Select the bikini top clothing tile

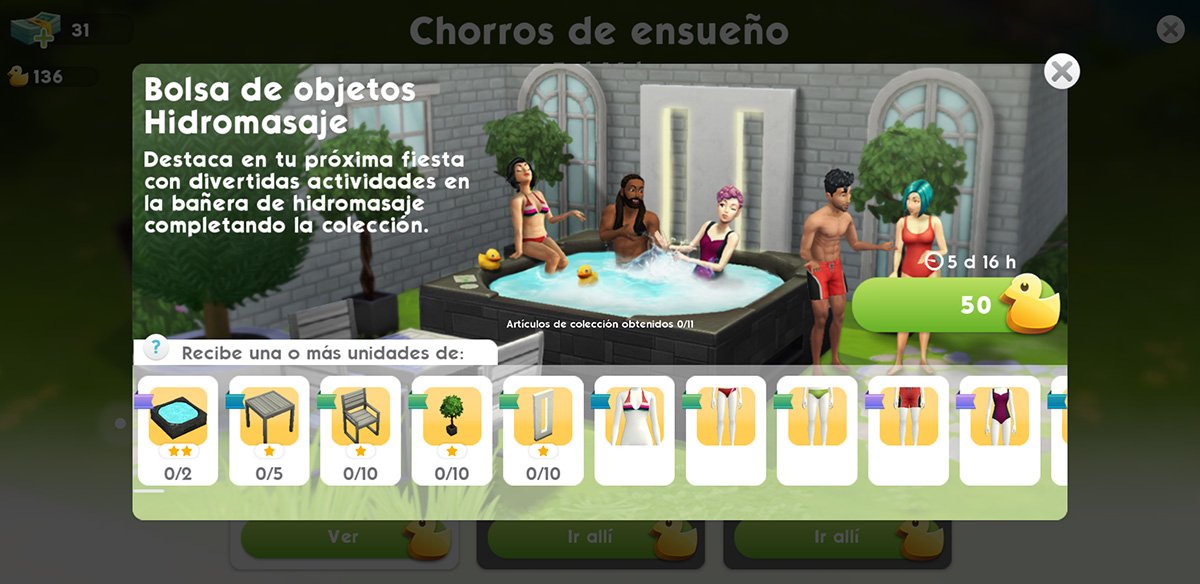click(634, 430)
